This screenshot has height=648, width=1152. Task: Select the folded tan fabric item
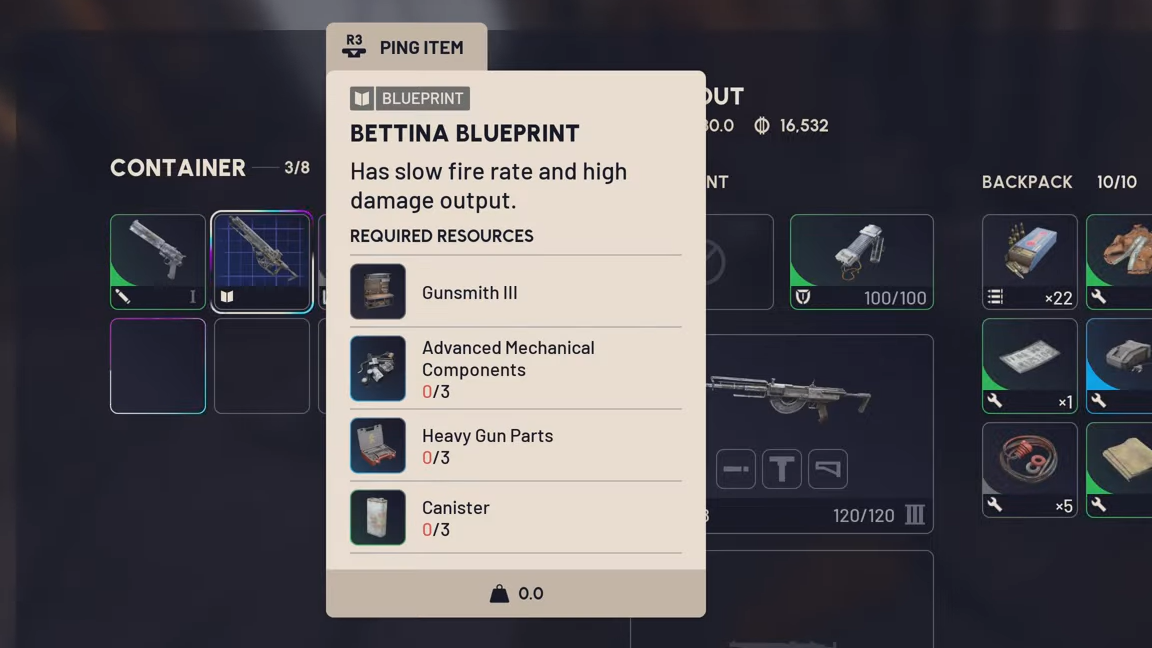pyautogui.click(x=1122, y=469)
